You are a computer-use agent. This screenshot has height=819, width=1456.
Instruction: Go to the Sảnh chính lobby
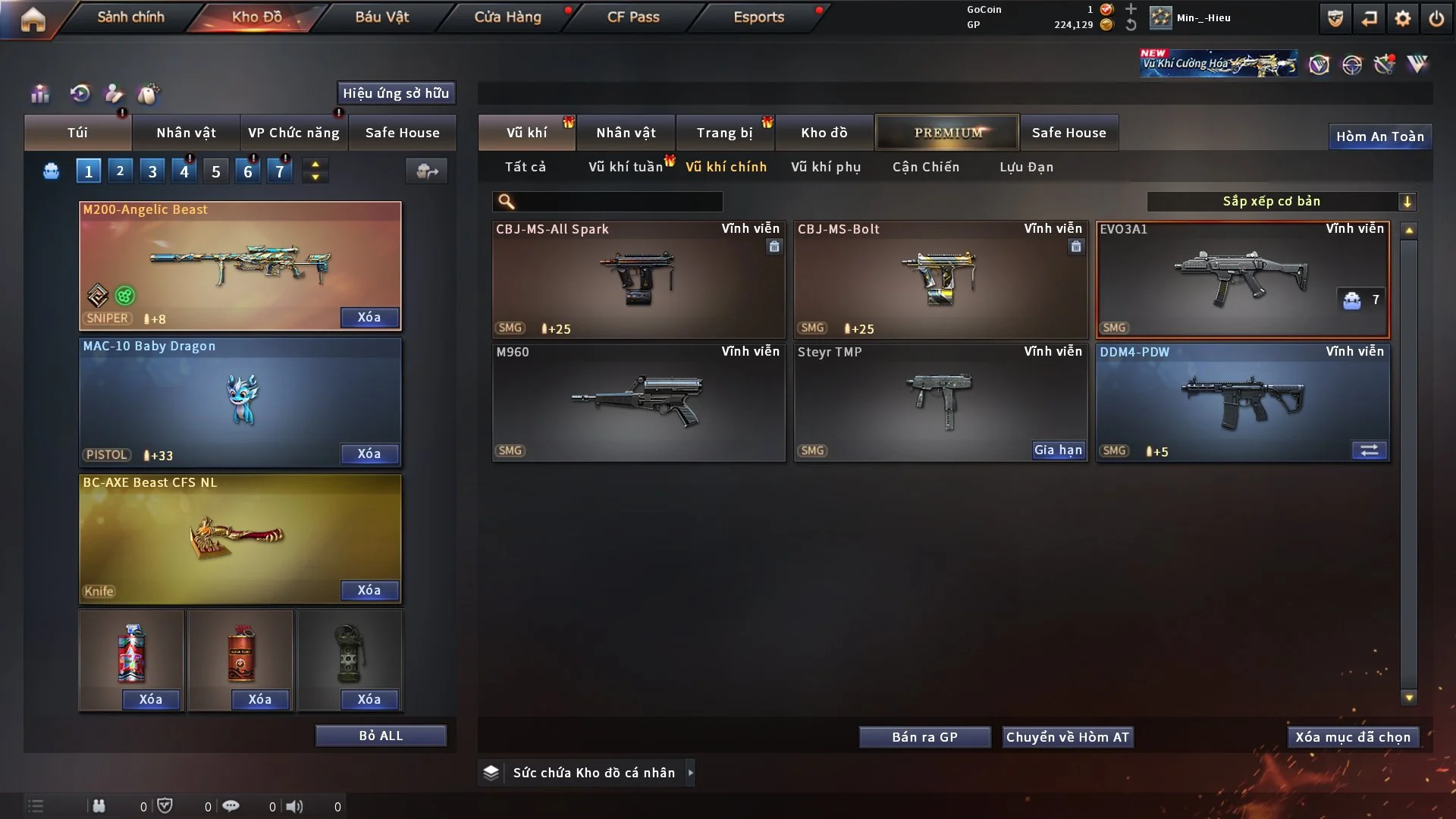130,17
